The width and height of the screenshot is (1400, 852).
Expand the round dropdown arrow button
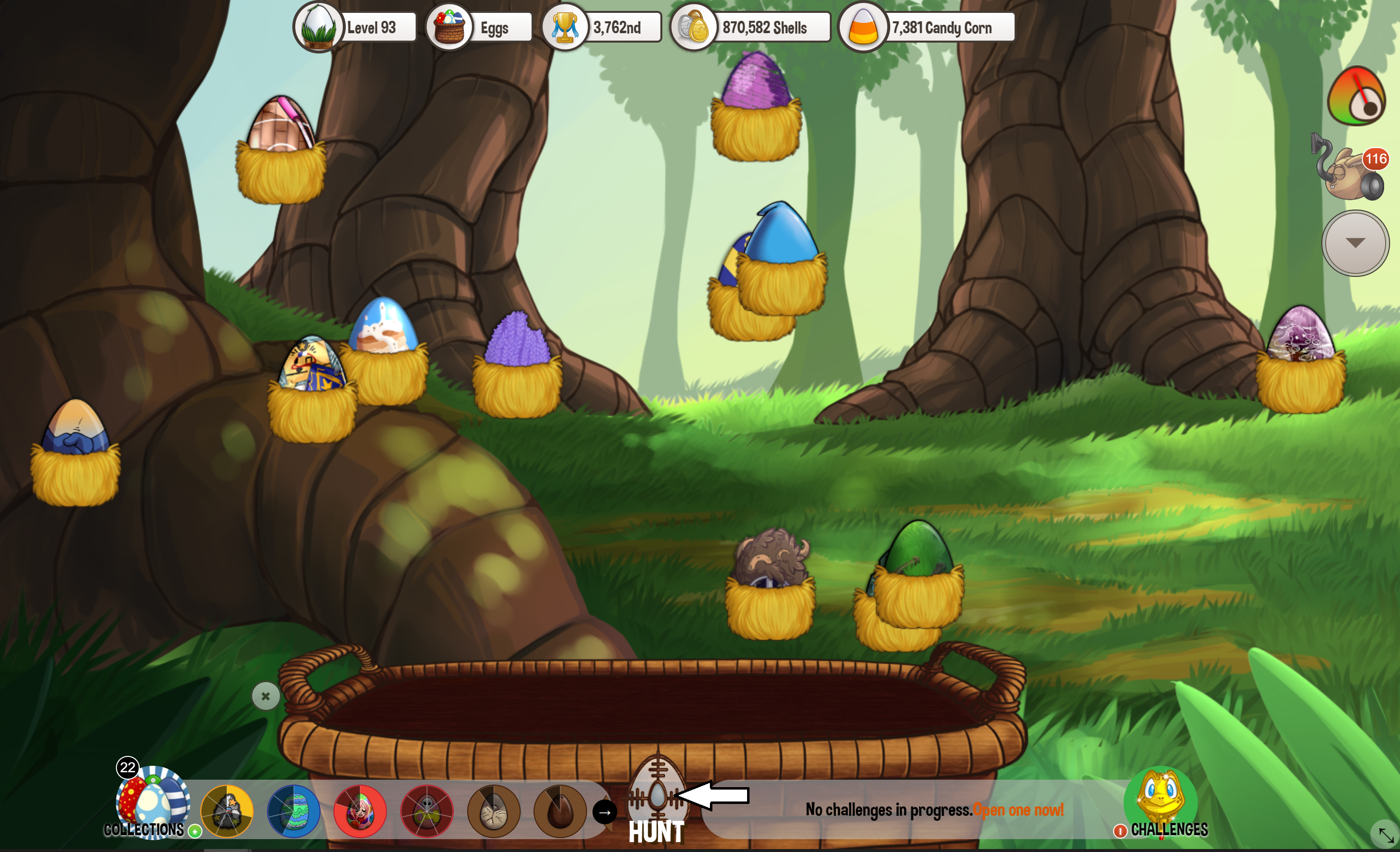[1355, 243]
